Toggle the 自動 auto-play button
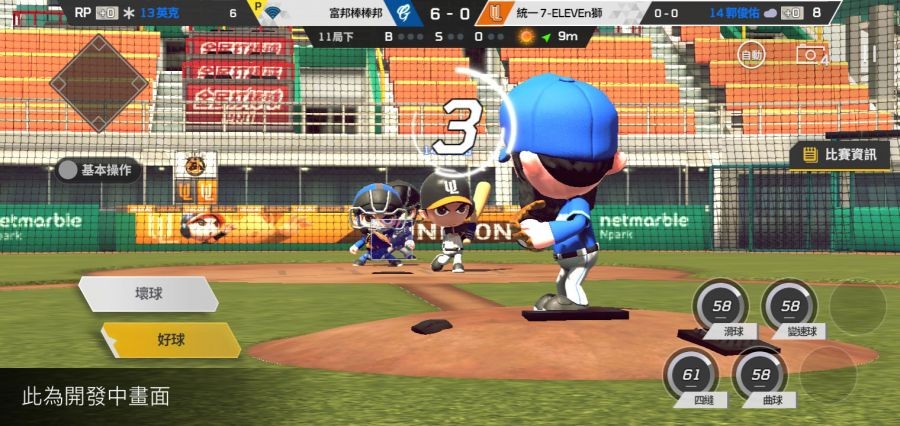Screen dimensions: 900x426 751,54
